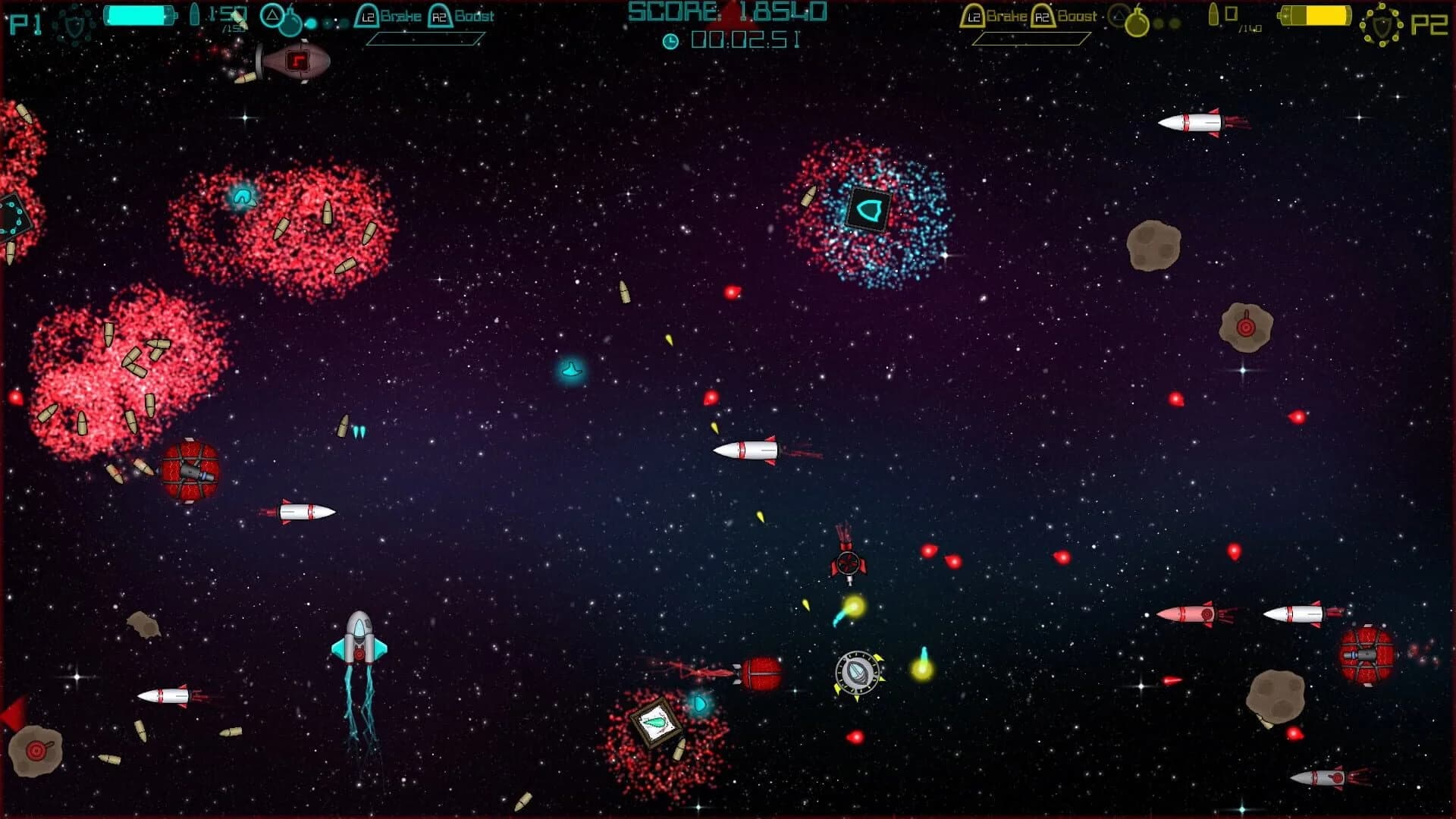Click the Triangle button prompt in P1's HUD
The height and width of the screenshot is (819, 1456).
click(x=272, y=14)
